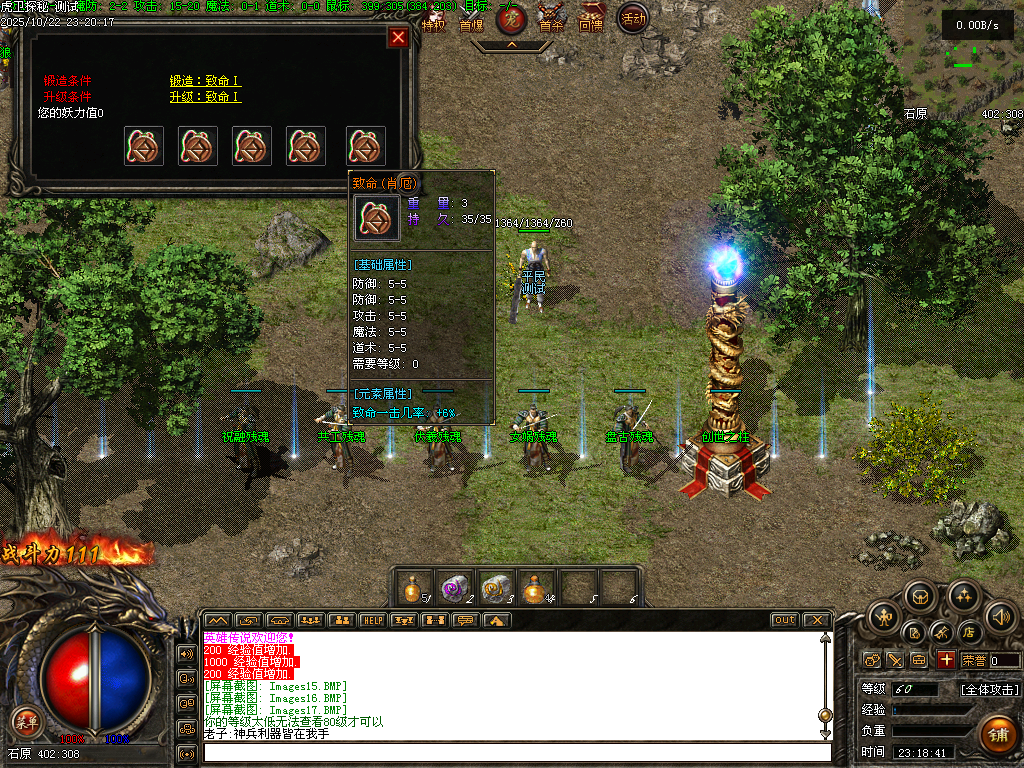Collapse the top icon bar with the arrow
1024x768 pixels.
(511, 45)
